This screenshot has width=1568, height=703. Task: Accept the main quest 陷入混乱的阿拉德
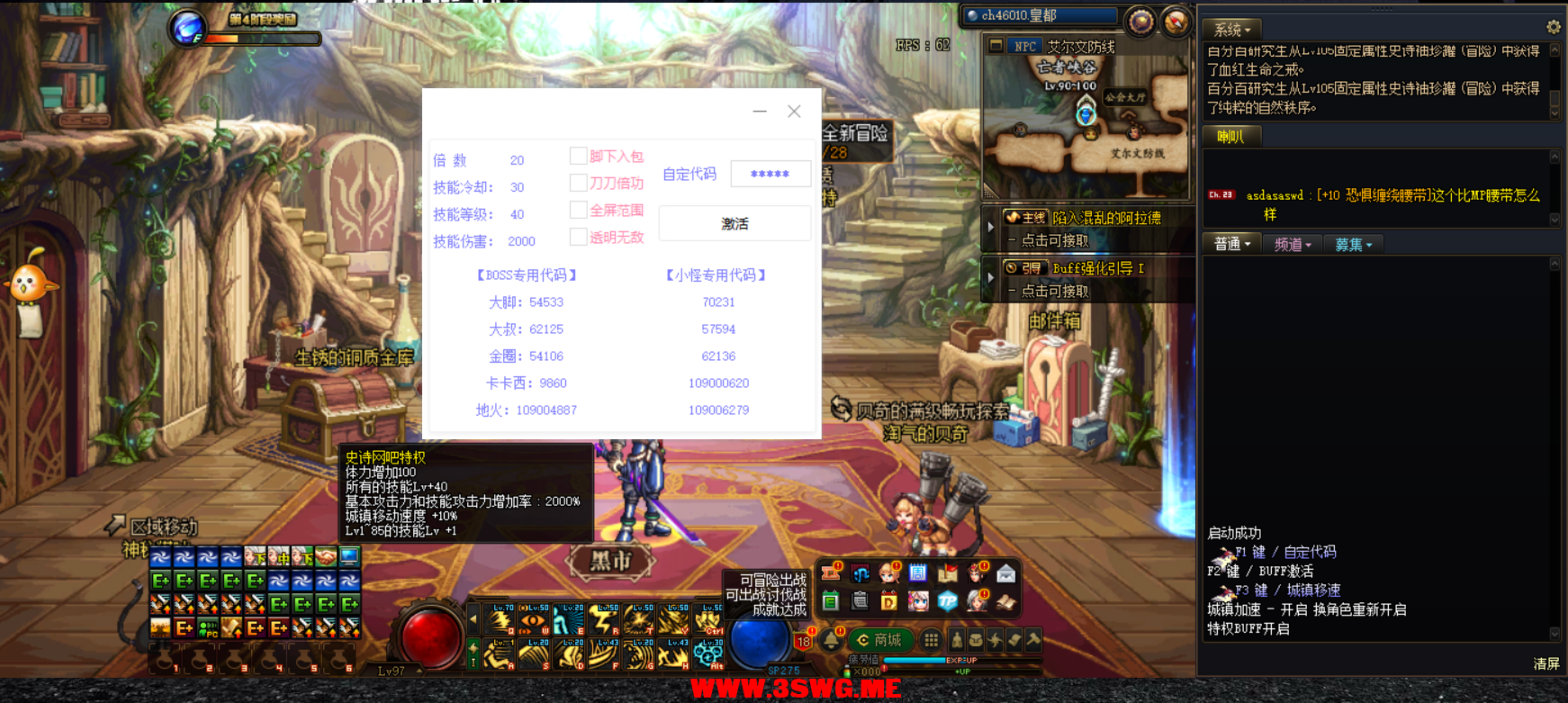[x=1105, y=218]
